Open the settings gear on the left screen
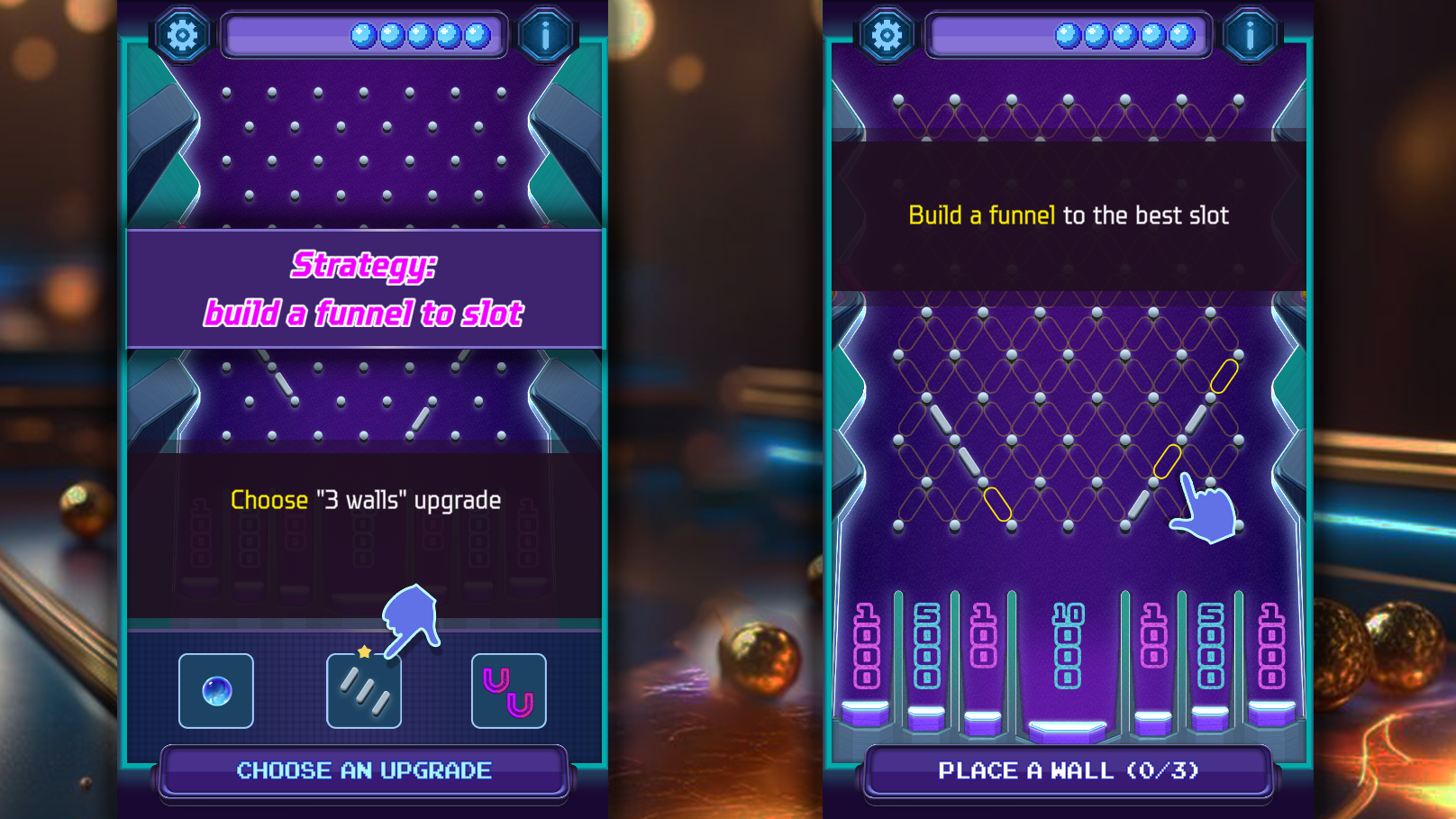This screenshot has height=819, width=1456. [x=182, y=34]
